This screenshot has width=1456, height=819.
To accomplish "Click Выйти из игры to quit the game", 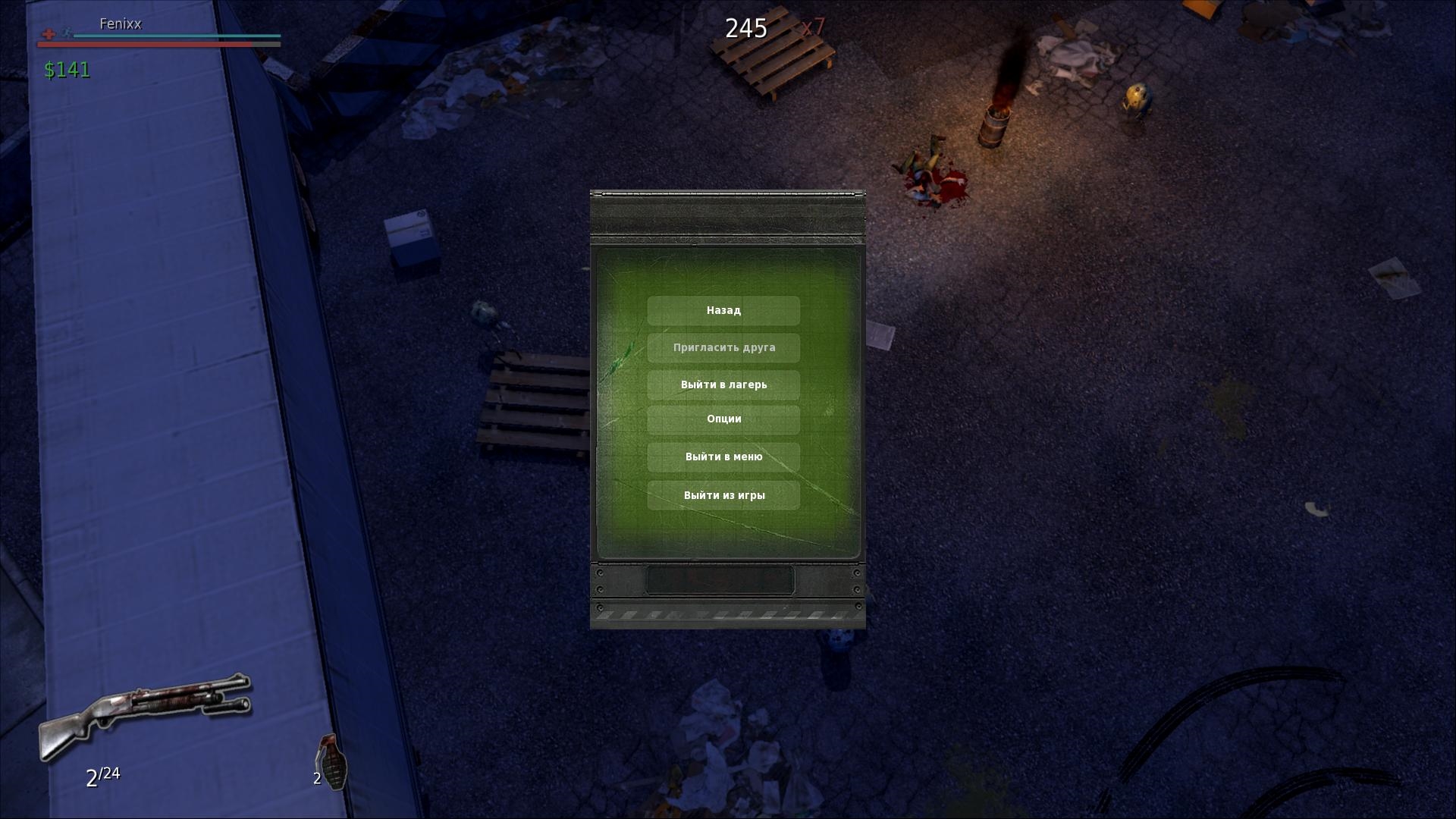I will pyautogui.click(x=723, y=495).
